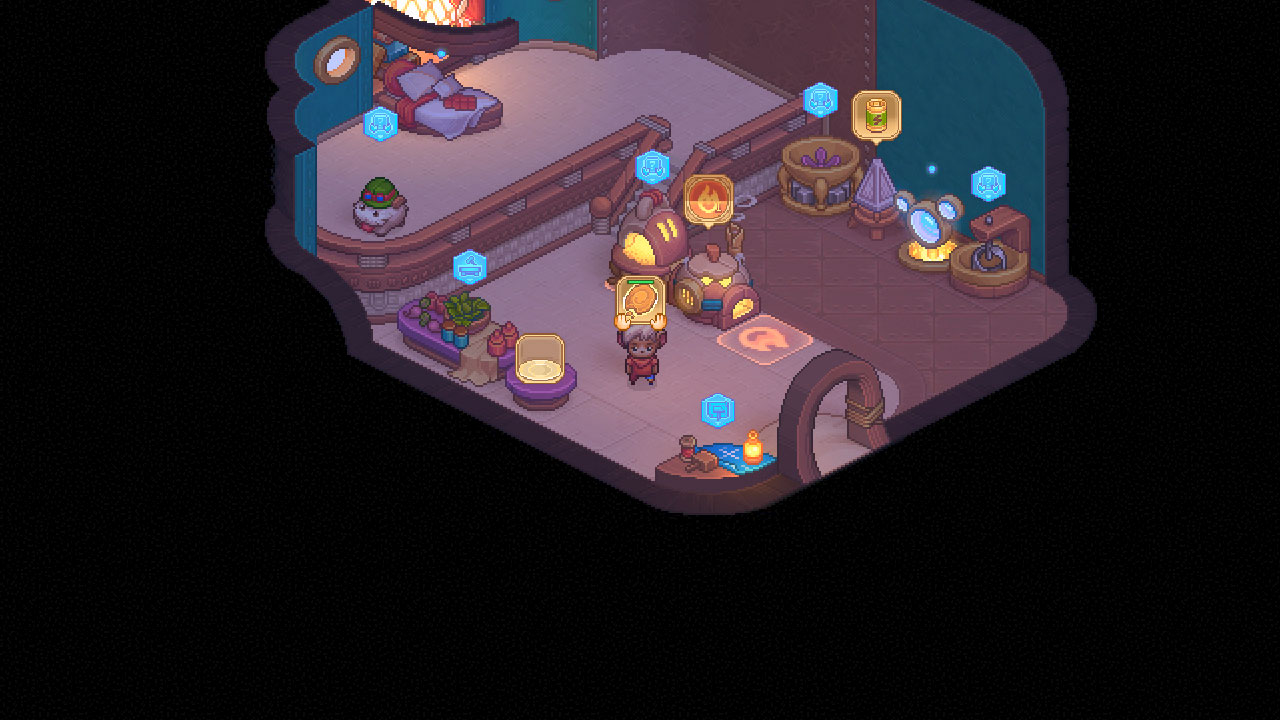Toggle the blue badge above the kettle boiler
Viewport: 1280px width, 720px height.
[655, 168]
